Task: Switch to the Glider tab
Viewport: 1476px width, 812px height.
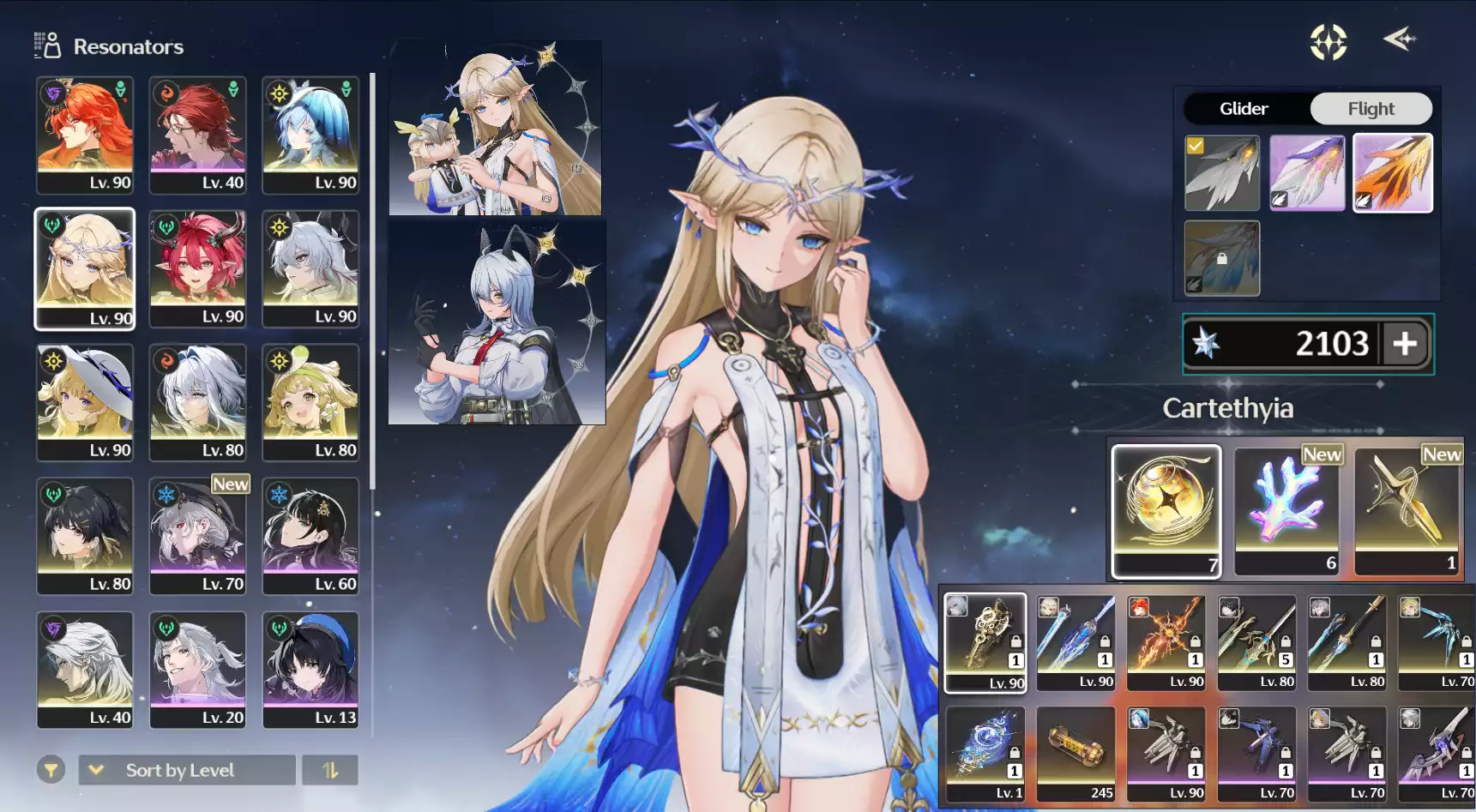Action: pyautogui.click(x=1244, y=109)
